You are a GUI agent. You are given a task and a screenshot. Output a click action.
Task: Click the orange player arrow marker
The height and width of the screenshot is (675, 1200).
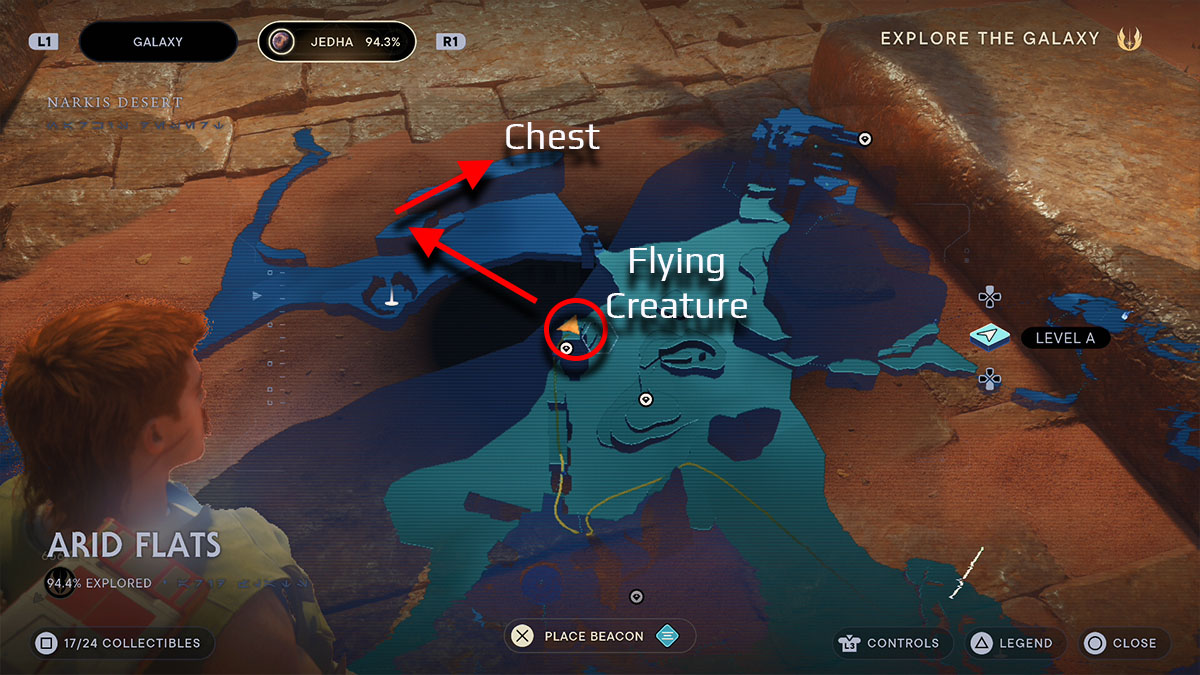570,326
